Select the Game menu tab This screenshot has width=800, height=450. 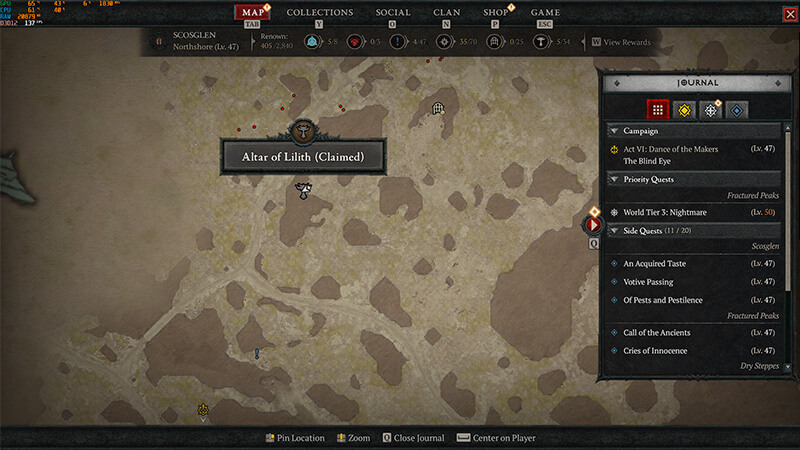coord(545,13)
